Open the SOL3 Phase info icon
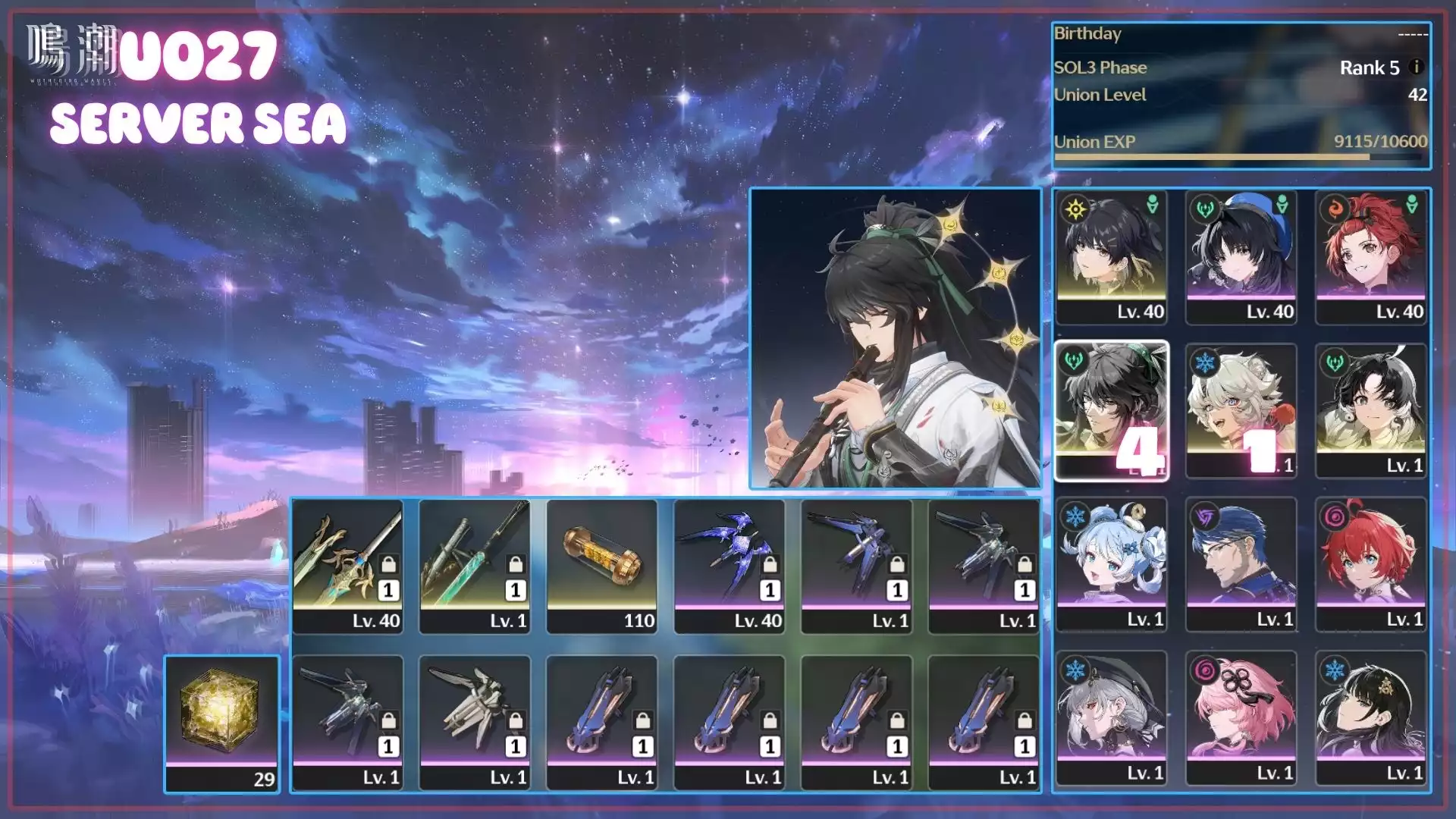 click(x=1415, y=67)
